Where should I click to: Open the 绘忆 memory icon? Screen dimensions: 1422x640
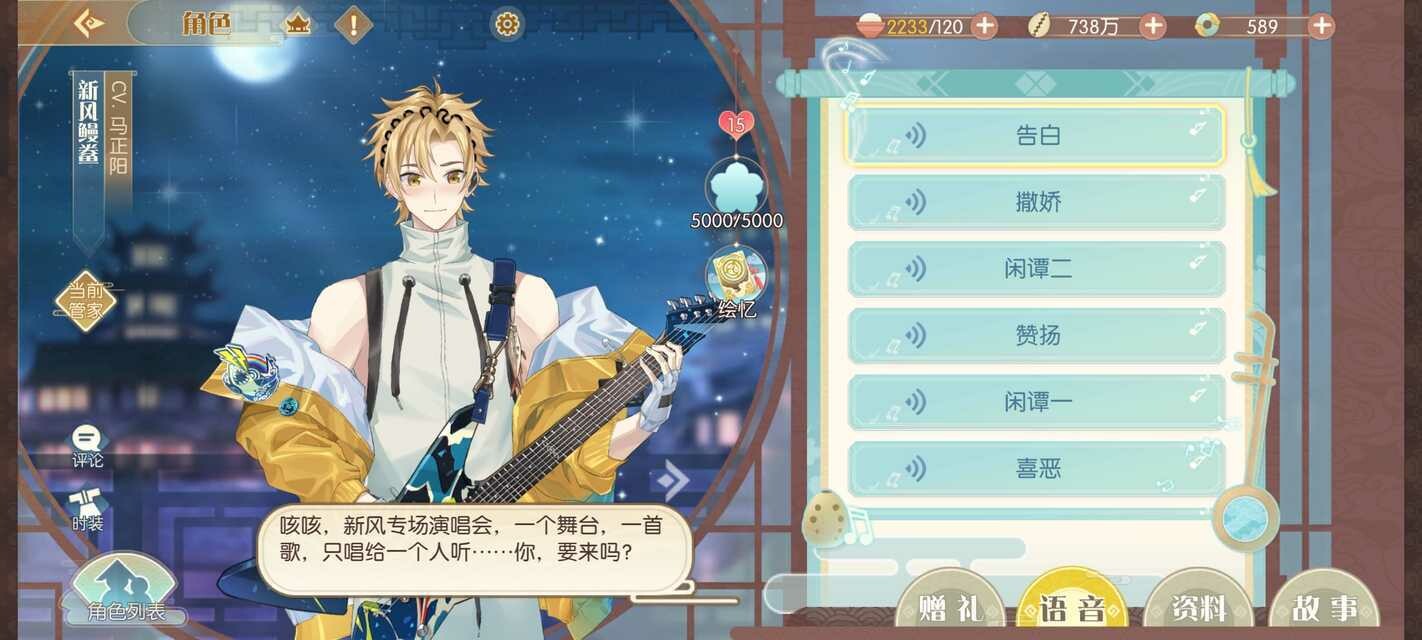pos(736,282)
